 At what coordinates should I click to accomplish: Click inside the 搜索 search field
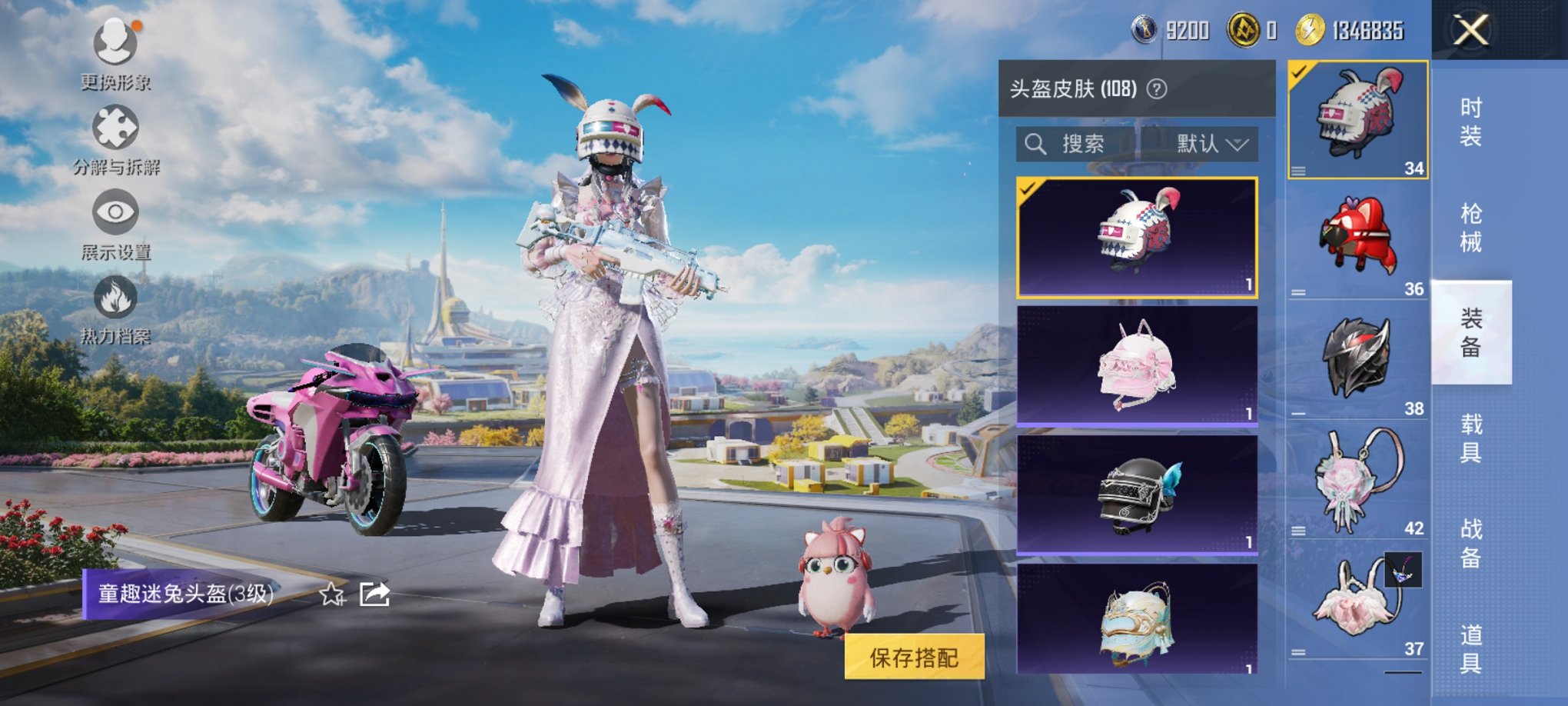click(1091, 145)
